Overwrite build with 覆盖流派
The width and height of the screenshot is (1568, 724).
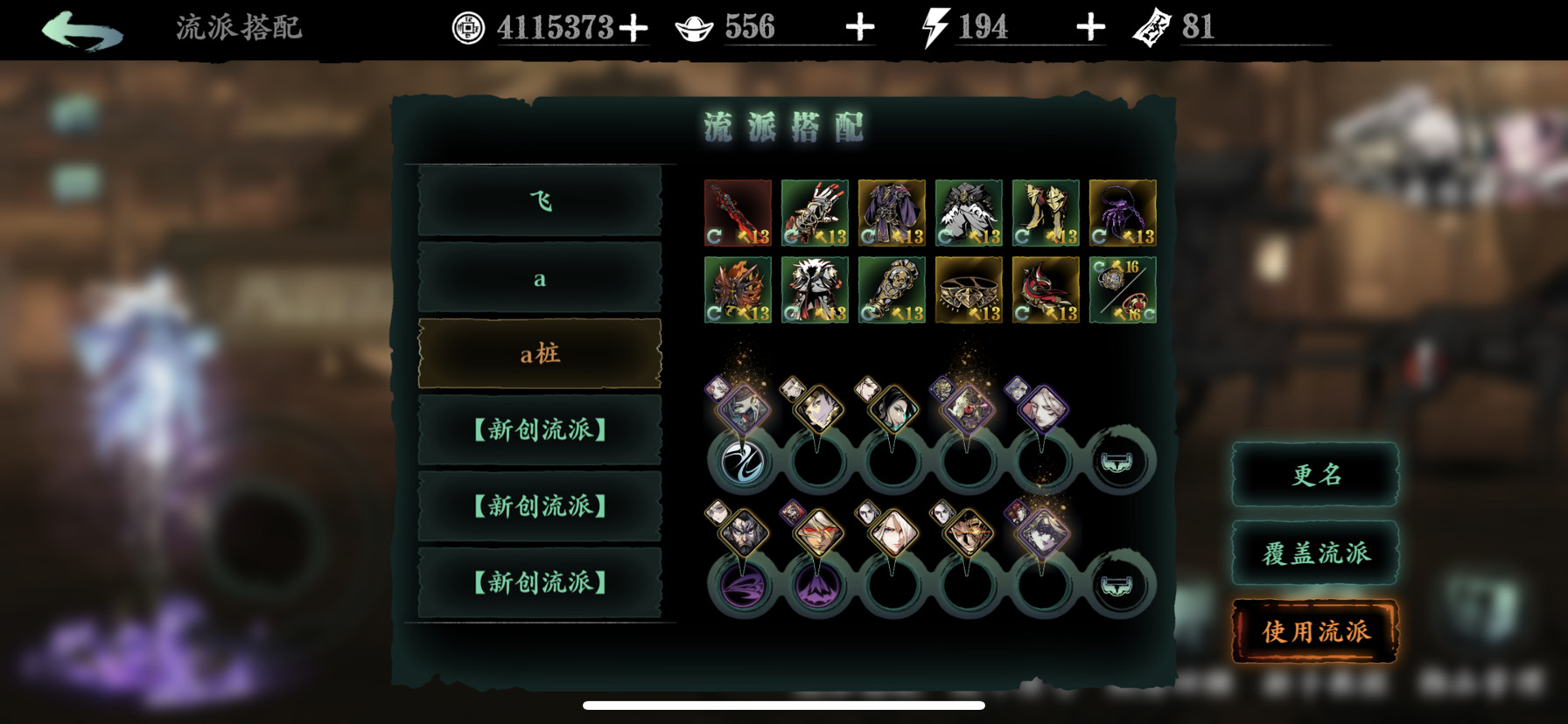click(1315, 553)
